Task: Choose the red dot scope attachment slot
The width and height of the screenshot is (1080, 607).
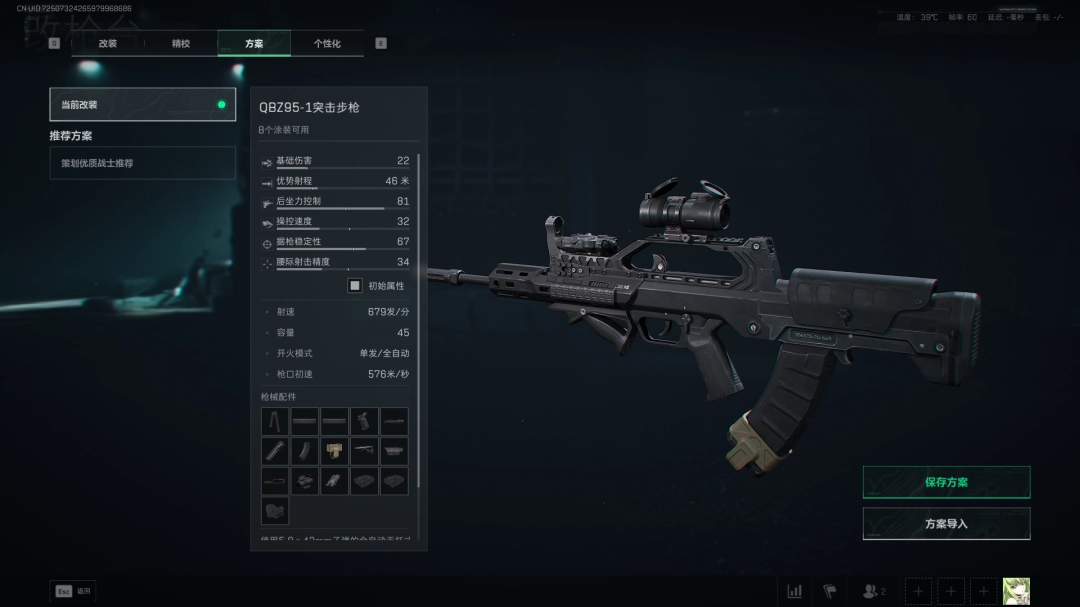Action: (305, 481)
